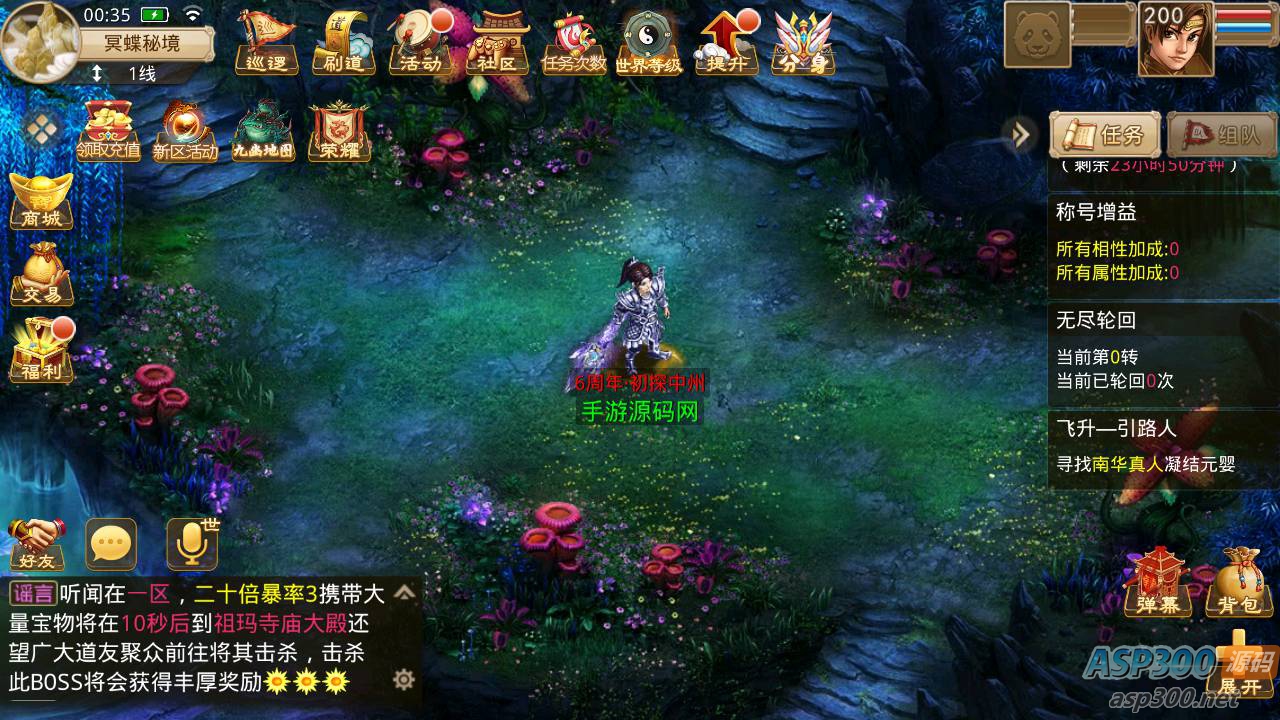Click the 南华真人 quest tracker entry

pyautogui.click(x=1145, y=464)
